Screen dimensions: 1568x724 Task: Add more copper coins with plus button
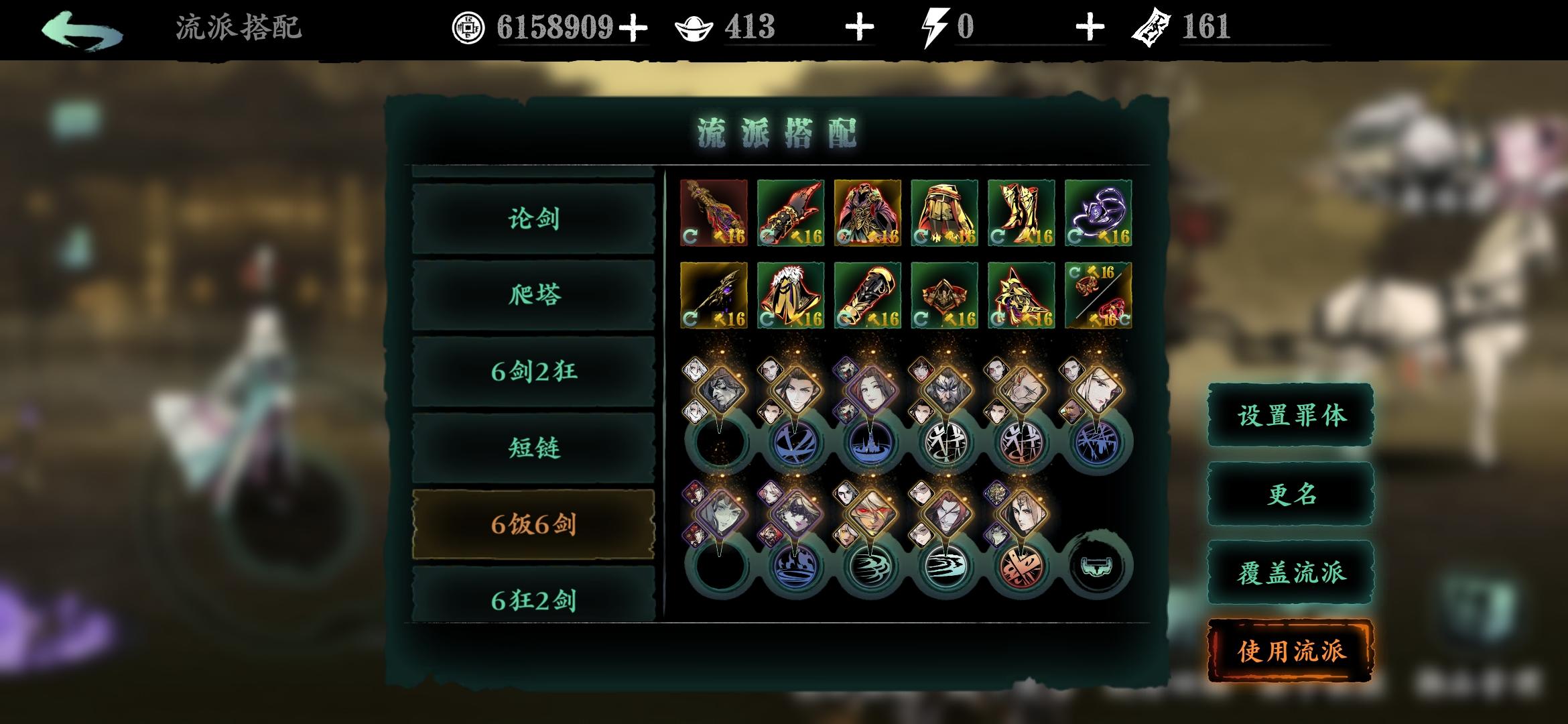633,28
